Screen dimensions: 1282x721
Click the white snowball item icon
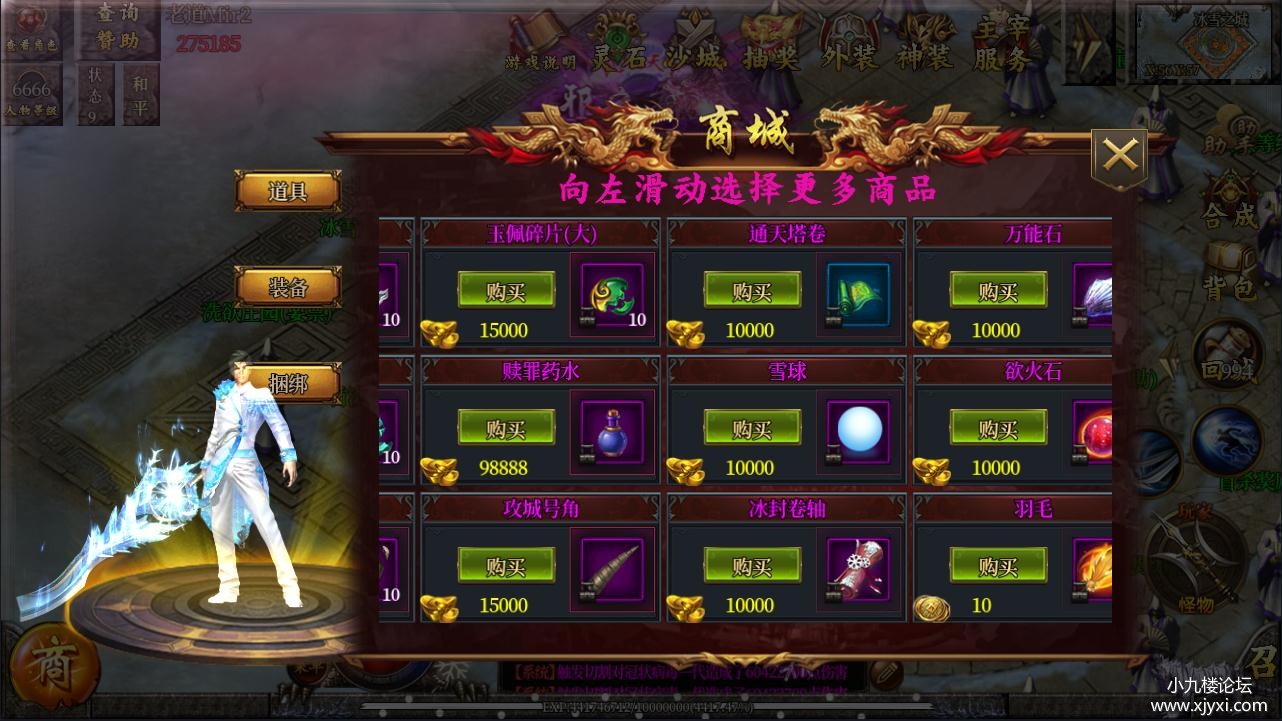pos(858,432)
